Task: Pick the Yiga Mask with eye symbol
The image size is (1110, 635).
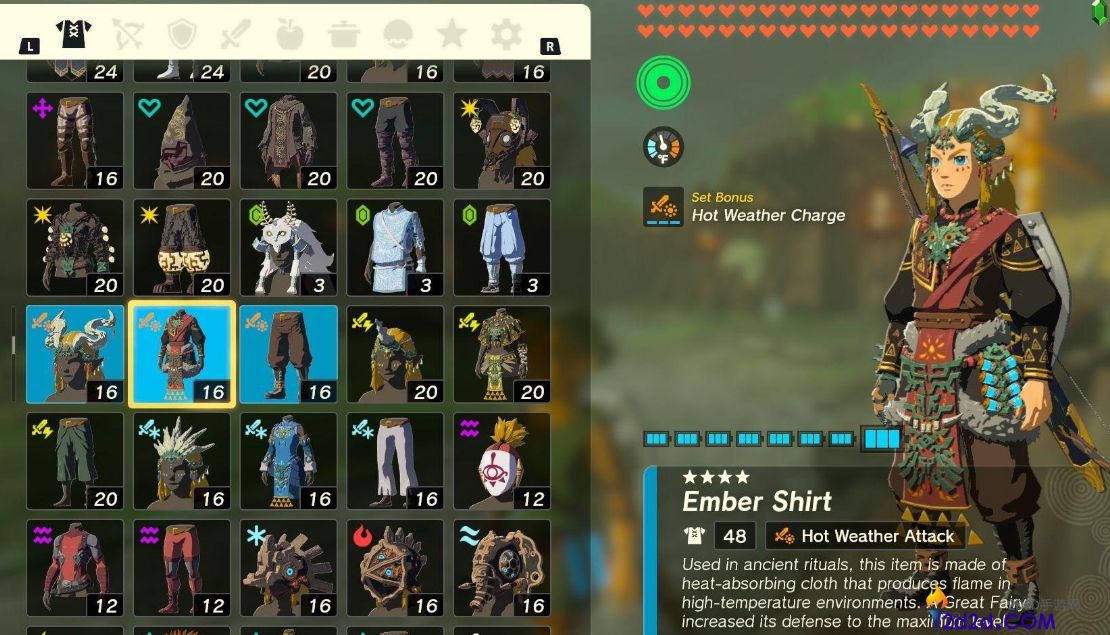Action: pos(502,461)
